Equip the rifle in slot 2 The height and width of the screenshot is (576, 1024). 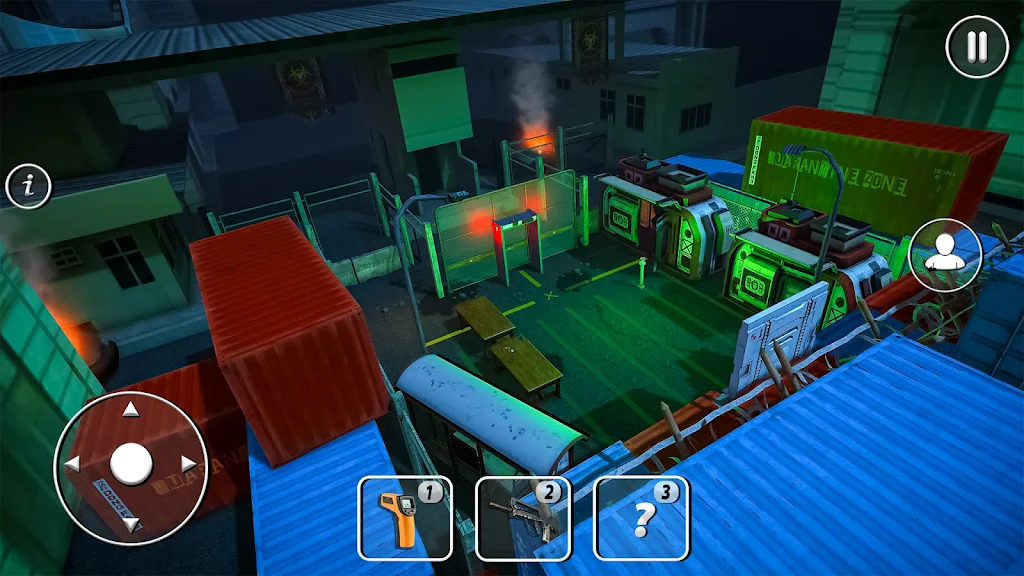tap(522, 518)
